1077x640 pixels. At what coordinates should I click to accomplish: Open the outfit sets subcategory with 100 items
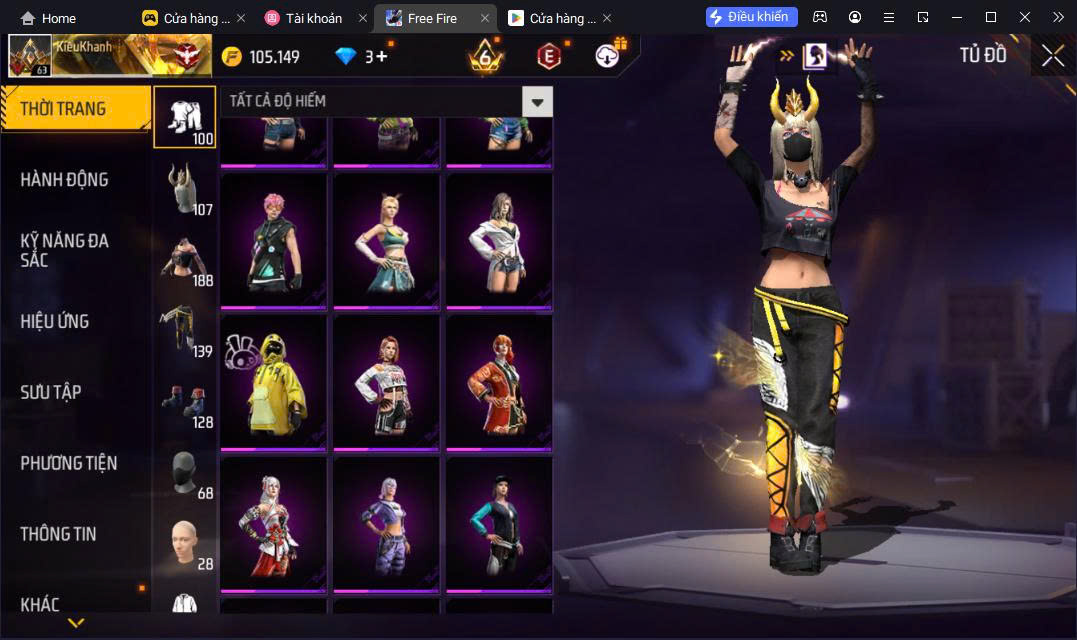[184, 117]
